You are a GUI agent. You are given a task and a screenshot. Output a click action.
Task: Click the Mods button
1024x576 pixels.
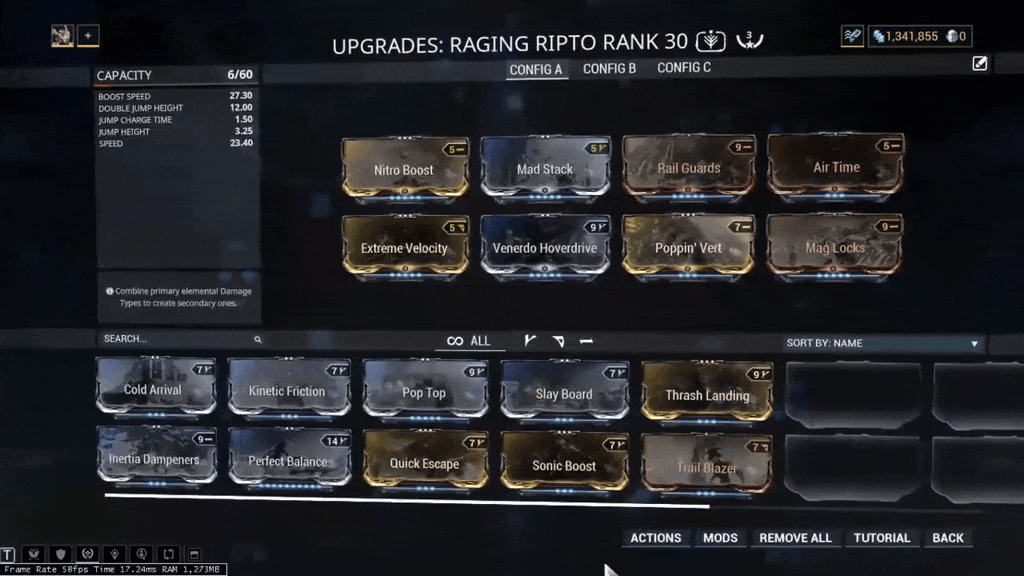720,538
